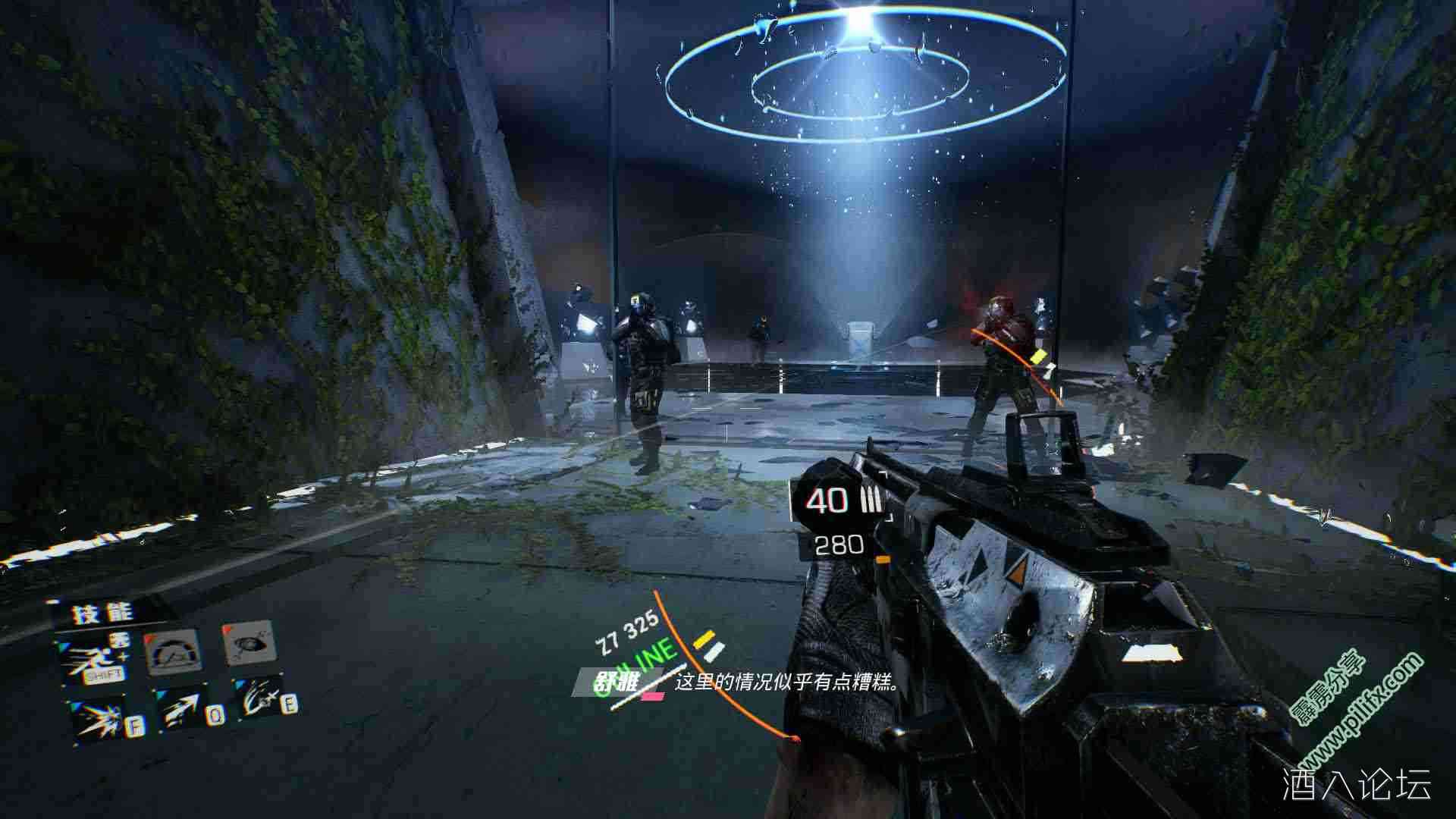Image resolution: width=1456 pixels, height=819 pixels.
Task: Select the greyed-out eye skill icon
Action: [248, 644]
